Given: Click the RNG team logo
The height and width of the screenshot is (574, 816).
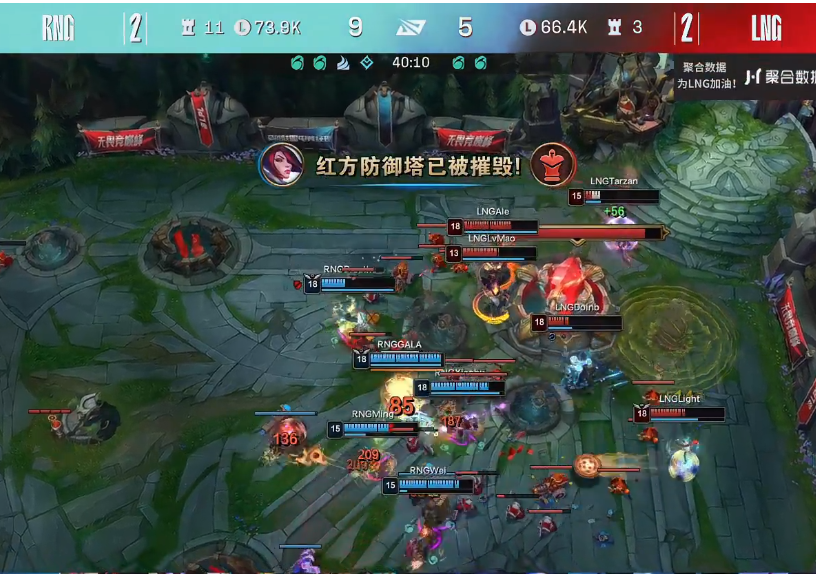Looking at the screenshot, I should tap(58, 28).
